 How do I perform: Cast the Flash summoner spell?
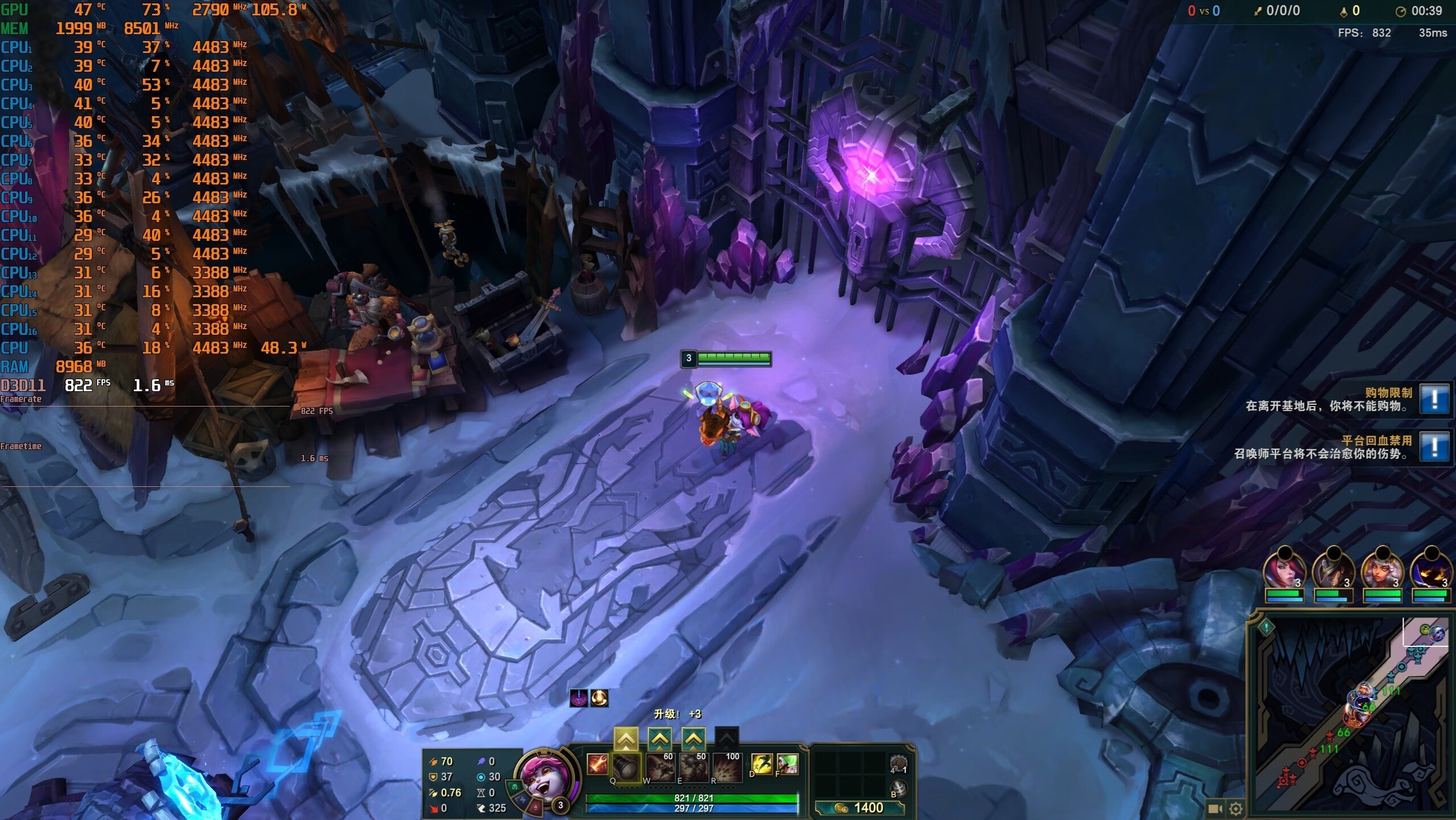[x=762, y=764]
